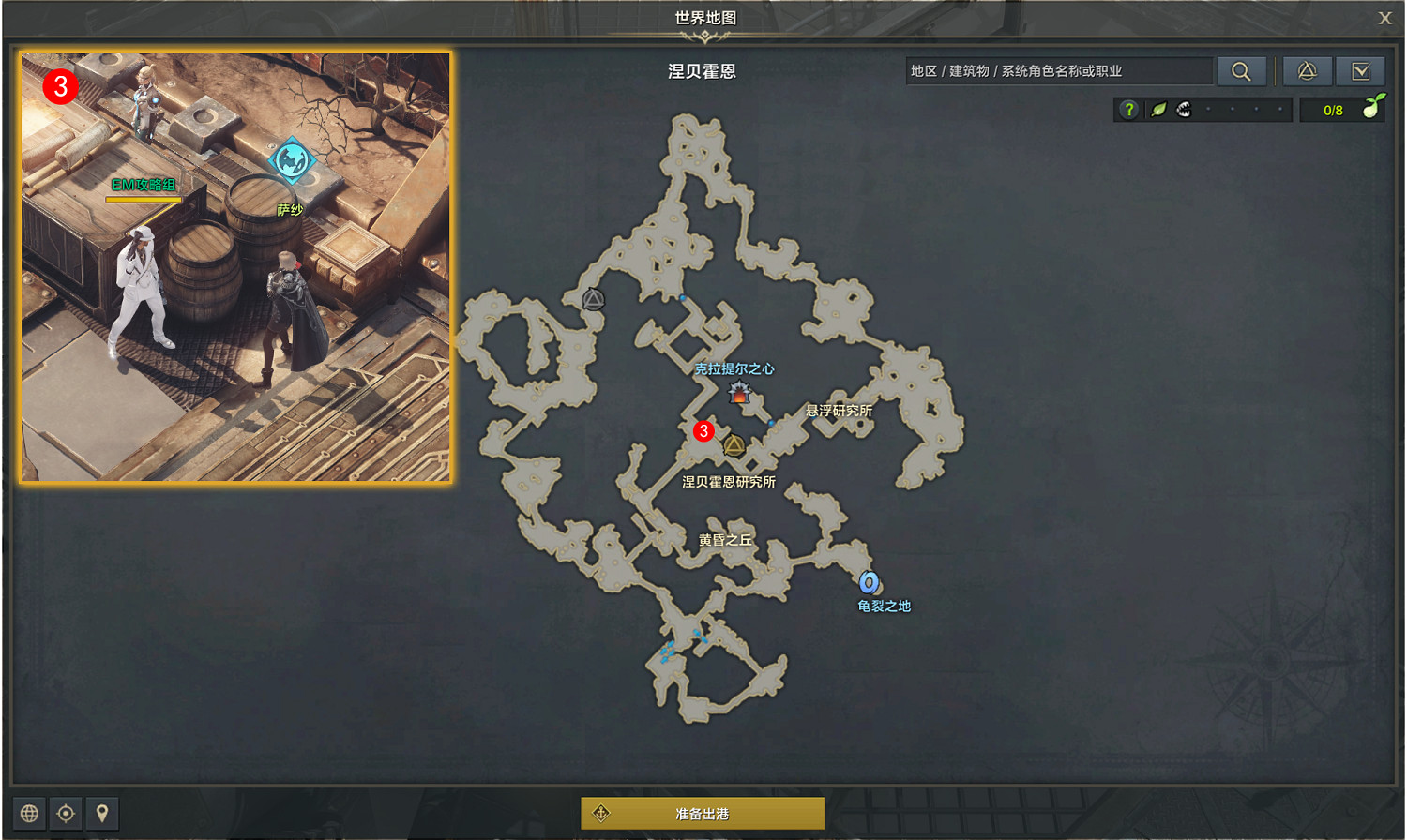Click the 萨纱 NPC marker in the preview window

(x=290, y=161)
